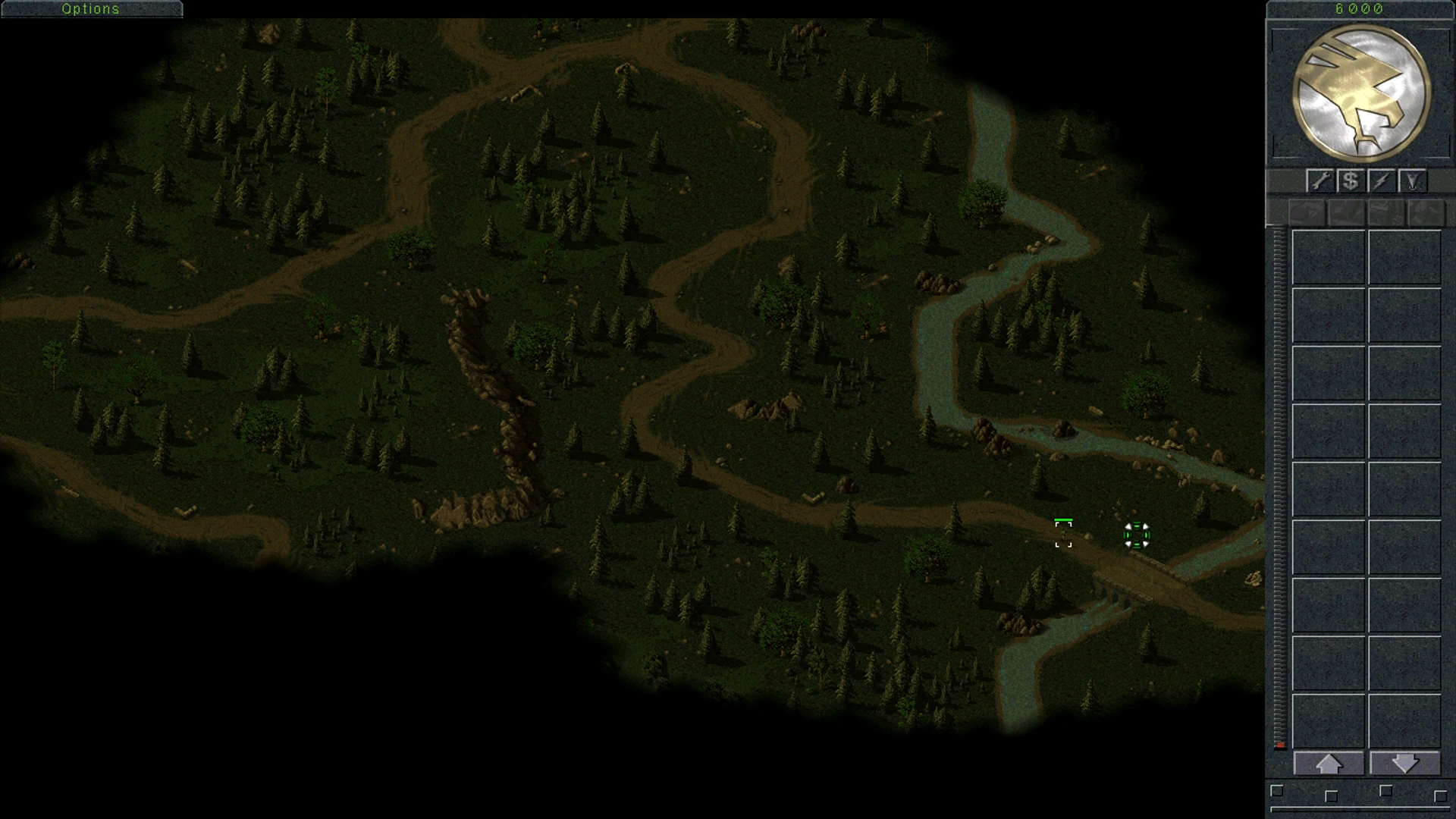
Task: Click the lightning bolt power mode button
Action: pyautogui.click(x=1381, y=180)
